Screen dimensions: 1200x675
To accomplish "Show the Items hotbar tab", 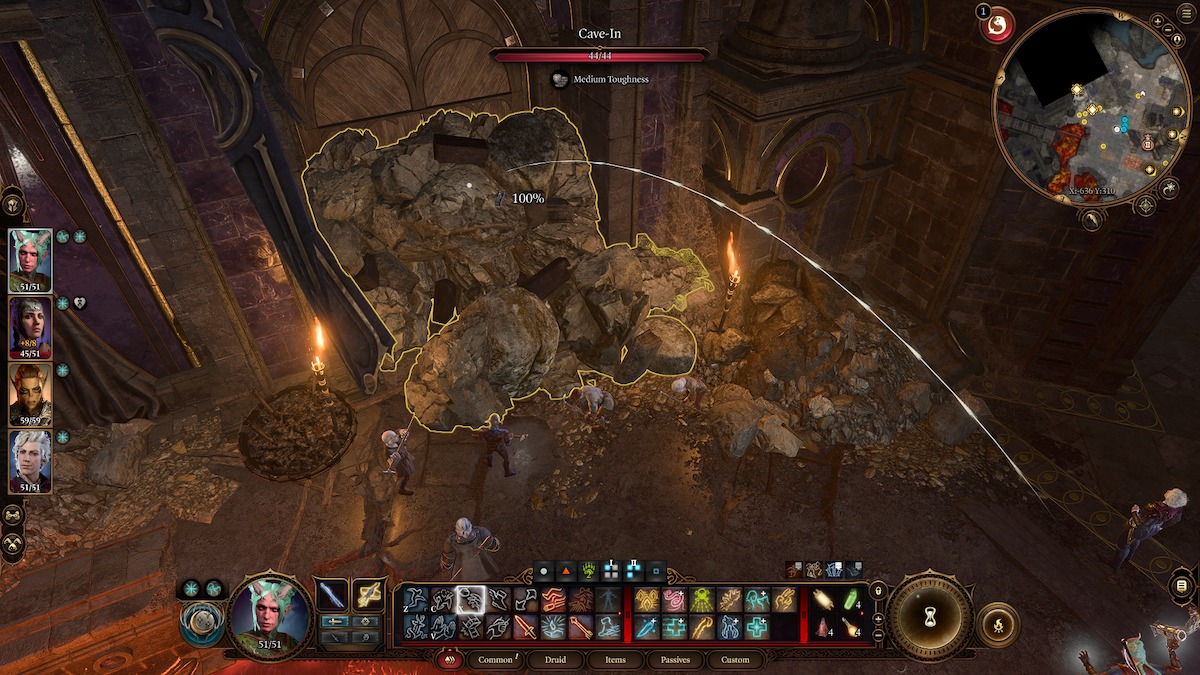I will tap(615, 660).
